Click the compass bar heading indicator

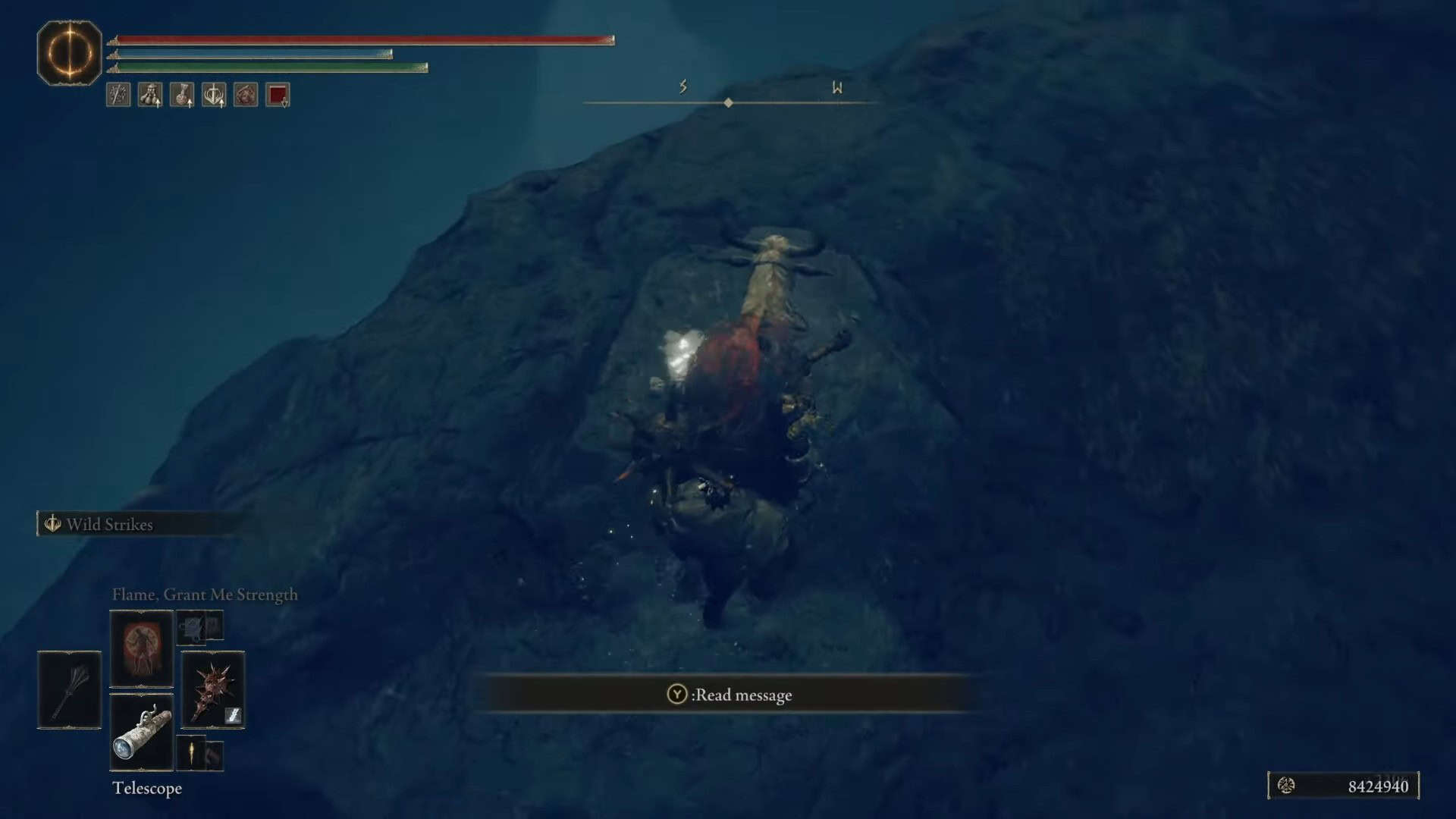point(728,102)
